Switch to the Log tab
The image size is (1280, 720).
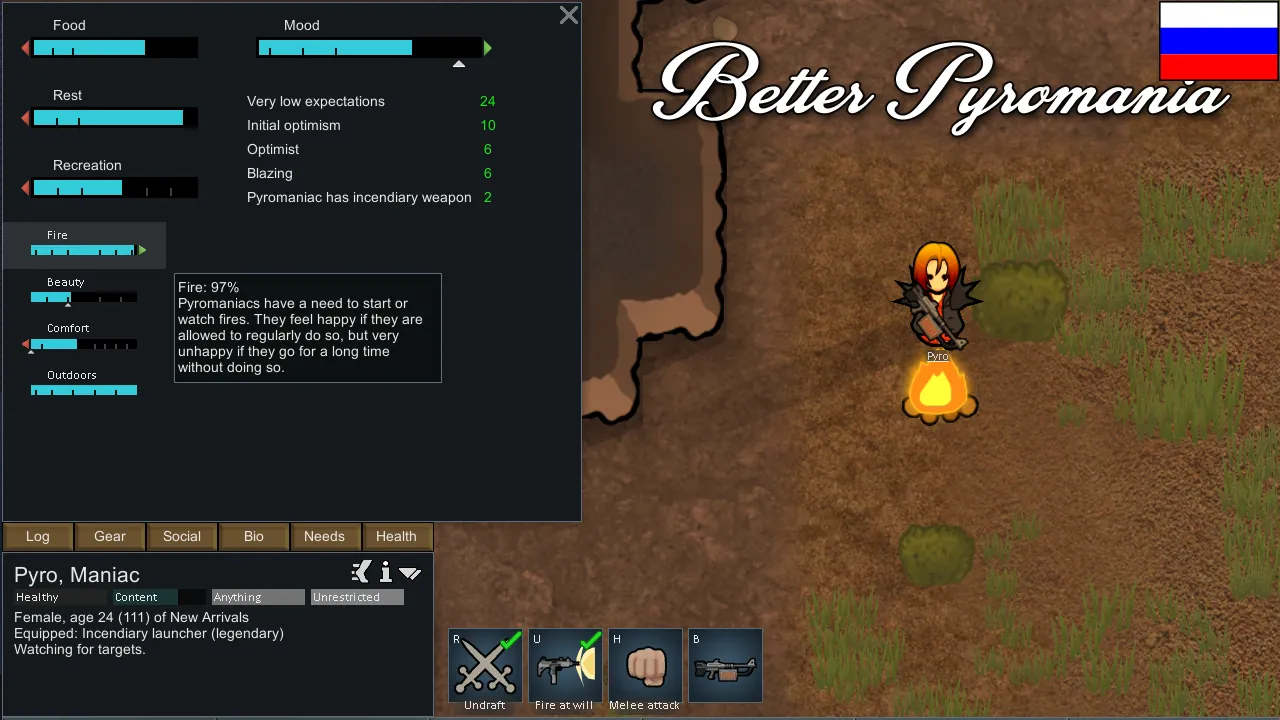[38, 536]
